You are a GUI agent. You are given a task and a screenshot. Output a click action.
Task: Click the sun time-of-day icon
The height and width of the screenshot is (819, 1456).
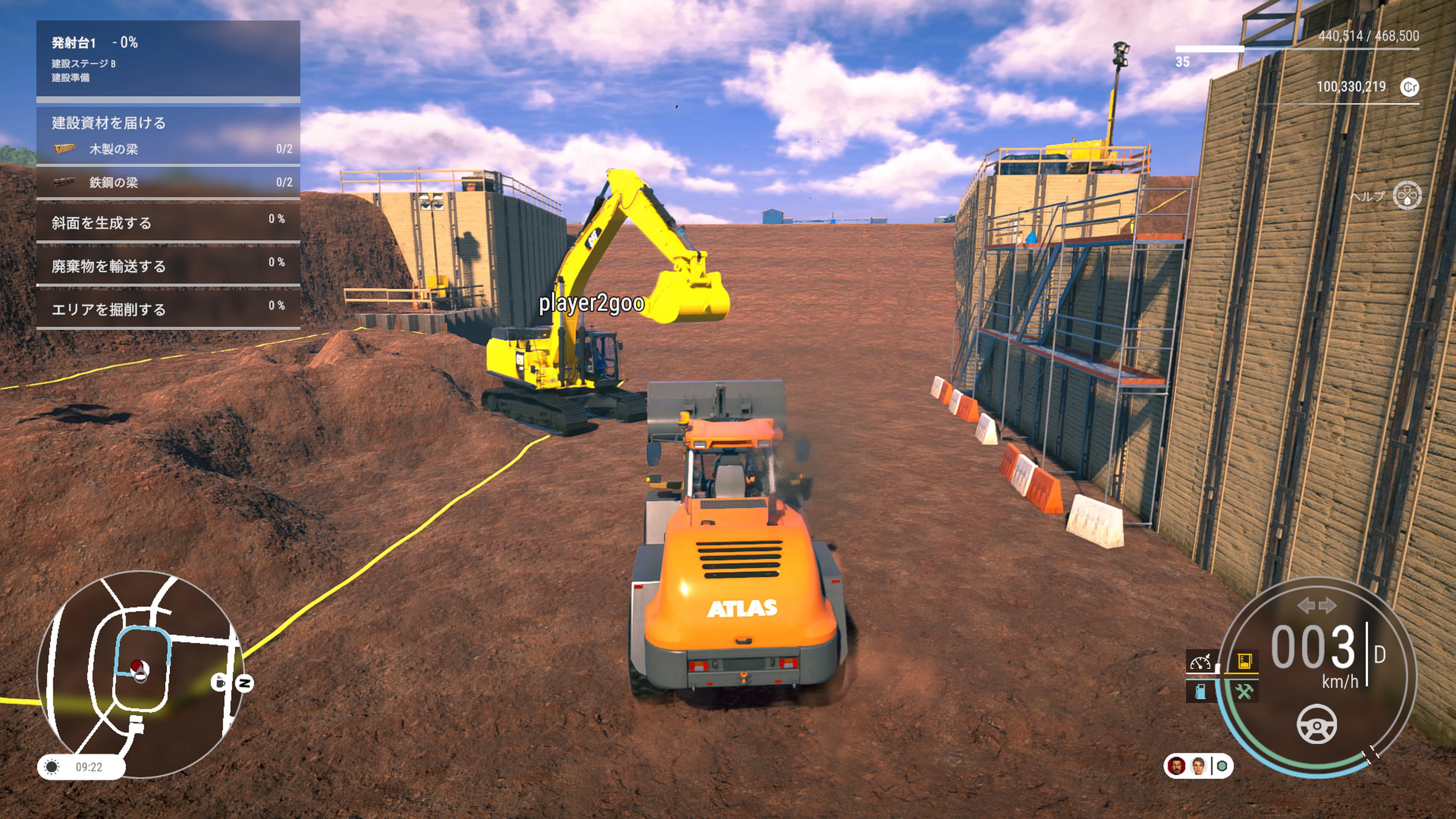click(x=52, y=767)
